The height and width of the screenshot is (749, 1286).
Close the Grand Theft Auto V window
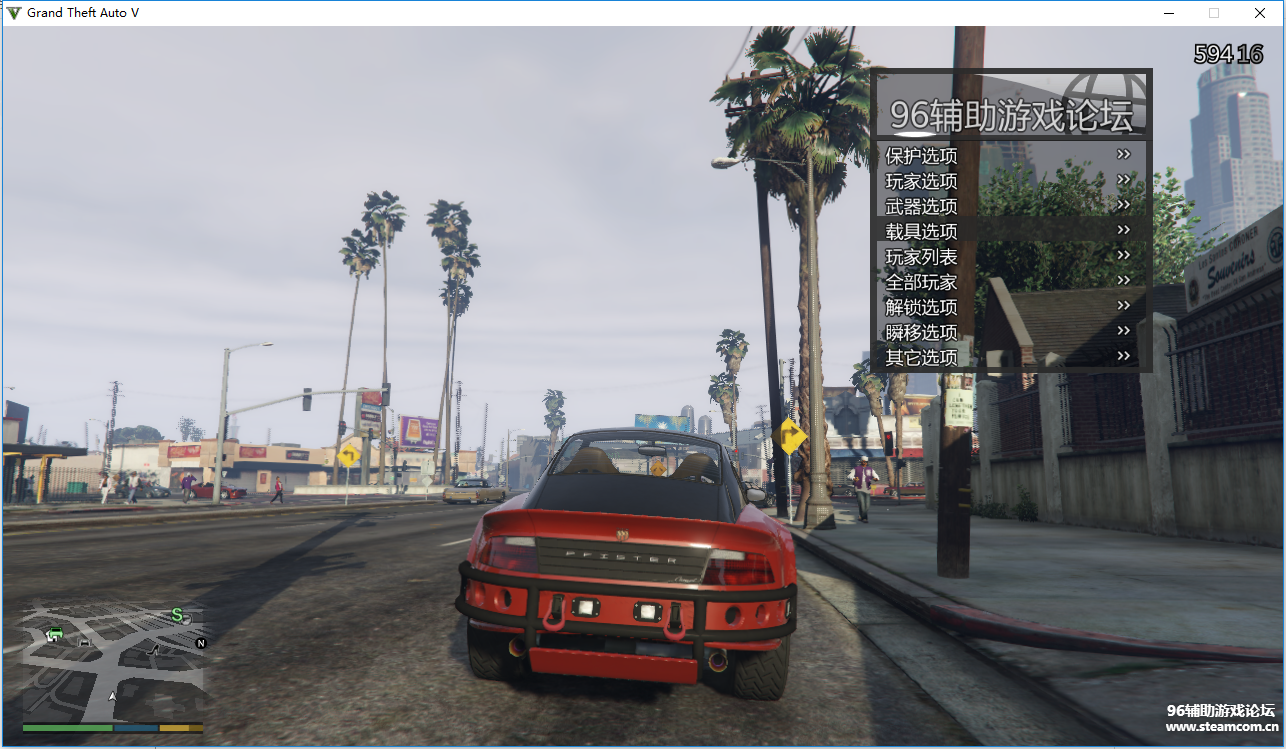pos(1260,13)
